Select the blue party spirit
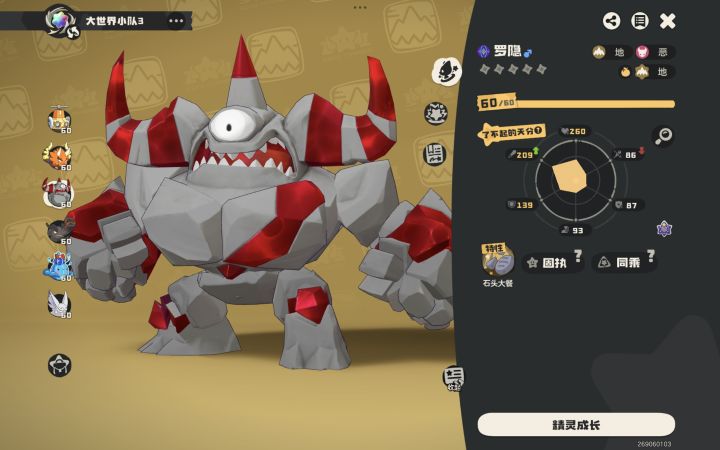 [x=58, y=265]
